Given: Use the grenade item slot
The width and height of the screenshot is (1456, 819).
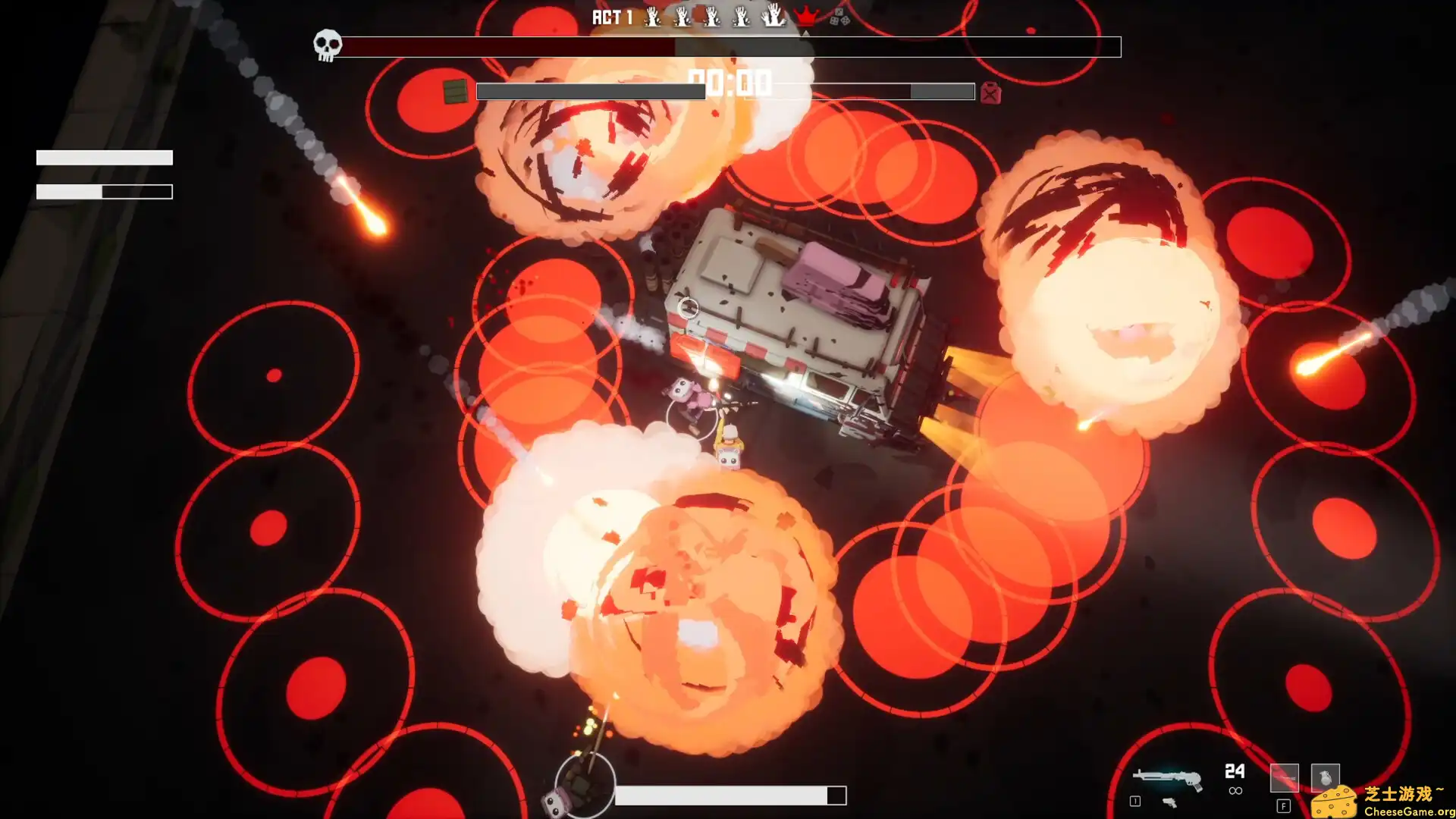Looking at the screenshot, I should (x=1325, y=777).
